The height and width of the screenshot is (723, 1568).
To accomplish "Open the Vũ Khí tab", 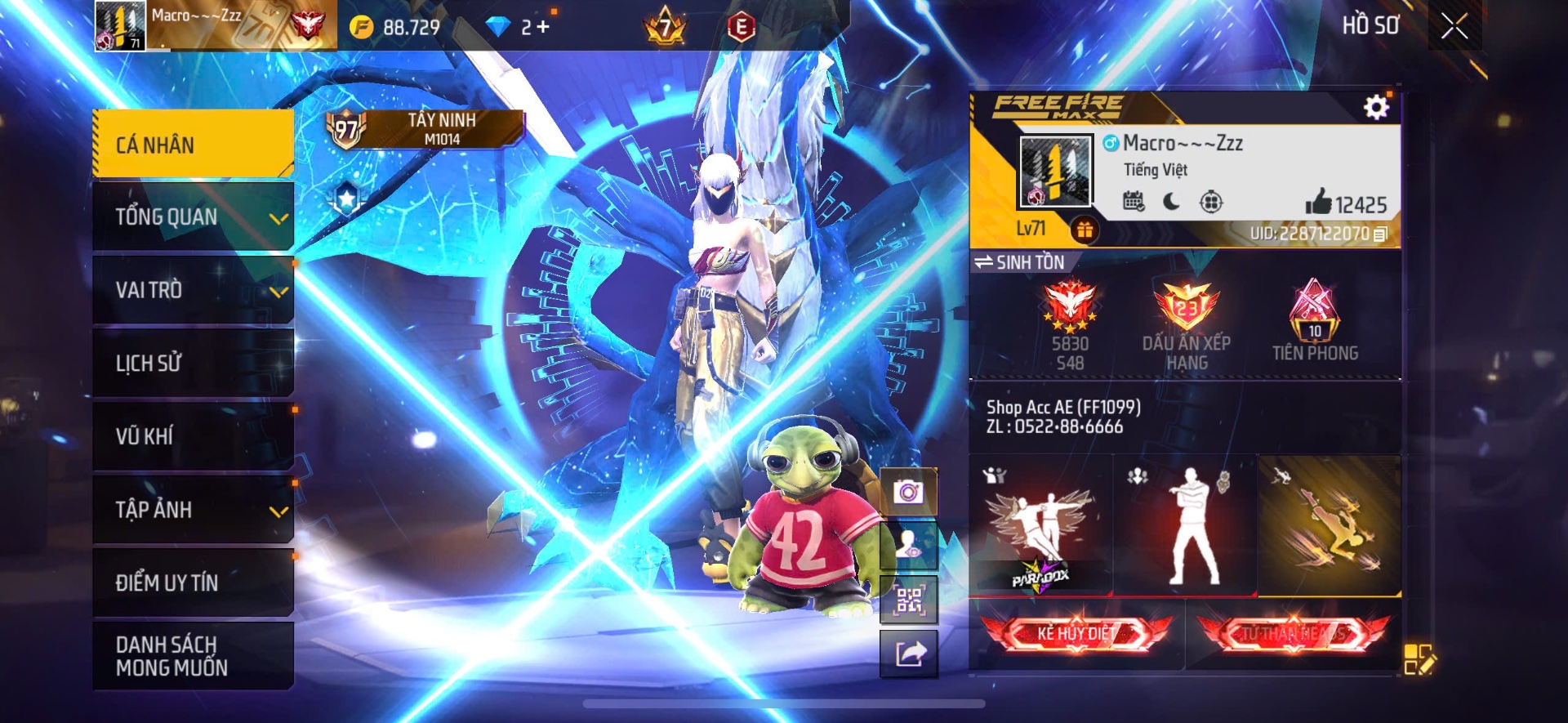I will [194, 436].
